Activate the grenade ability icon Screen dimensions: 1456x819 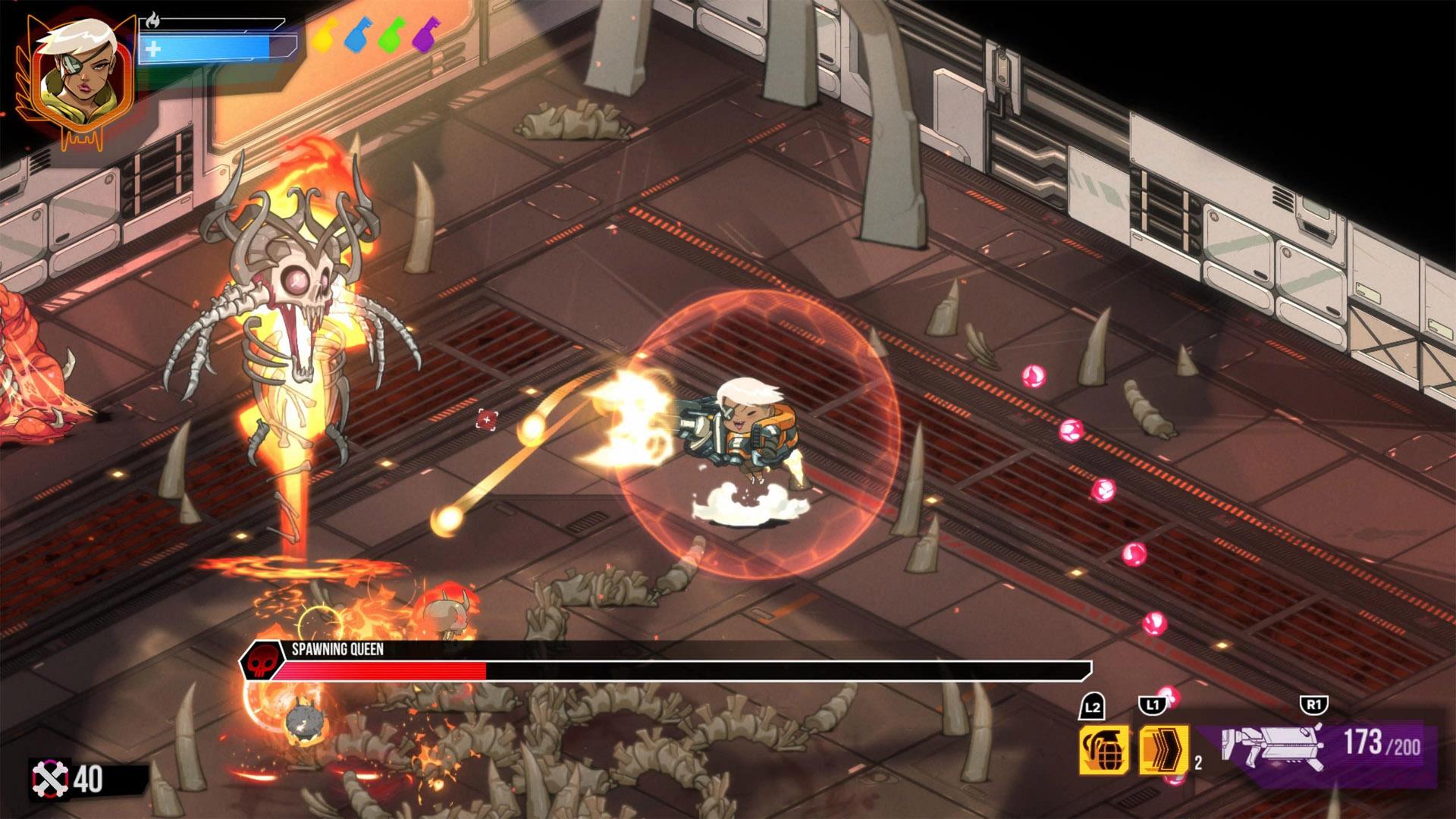[x=1104, y=749]
